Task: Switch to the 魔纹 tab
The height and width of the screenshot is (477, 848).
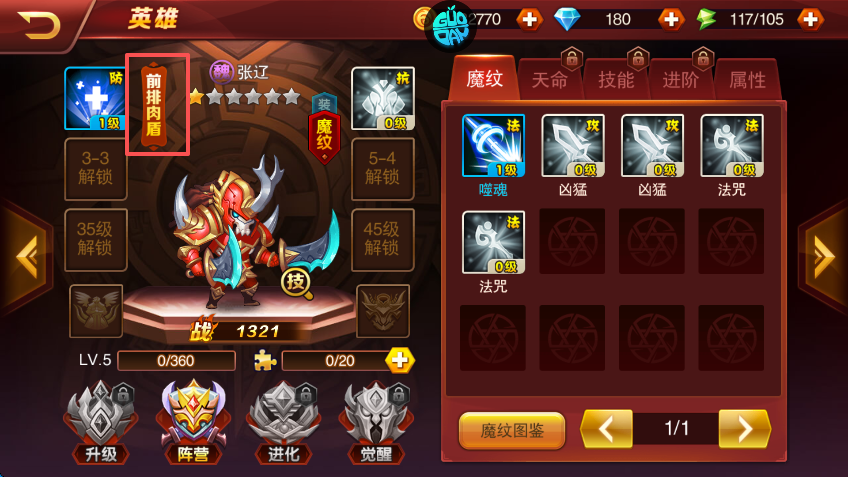Action: [x=484, y=79]
